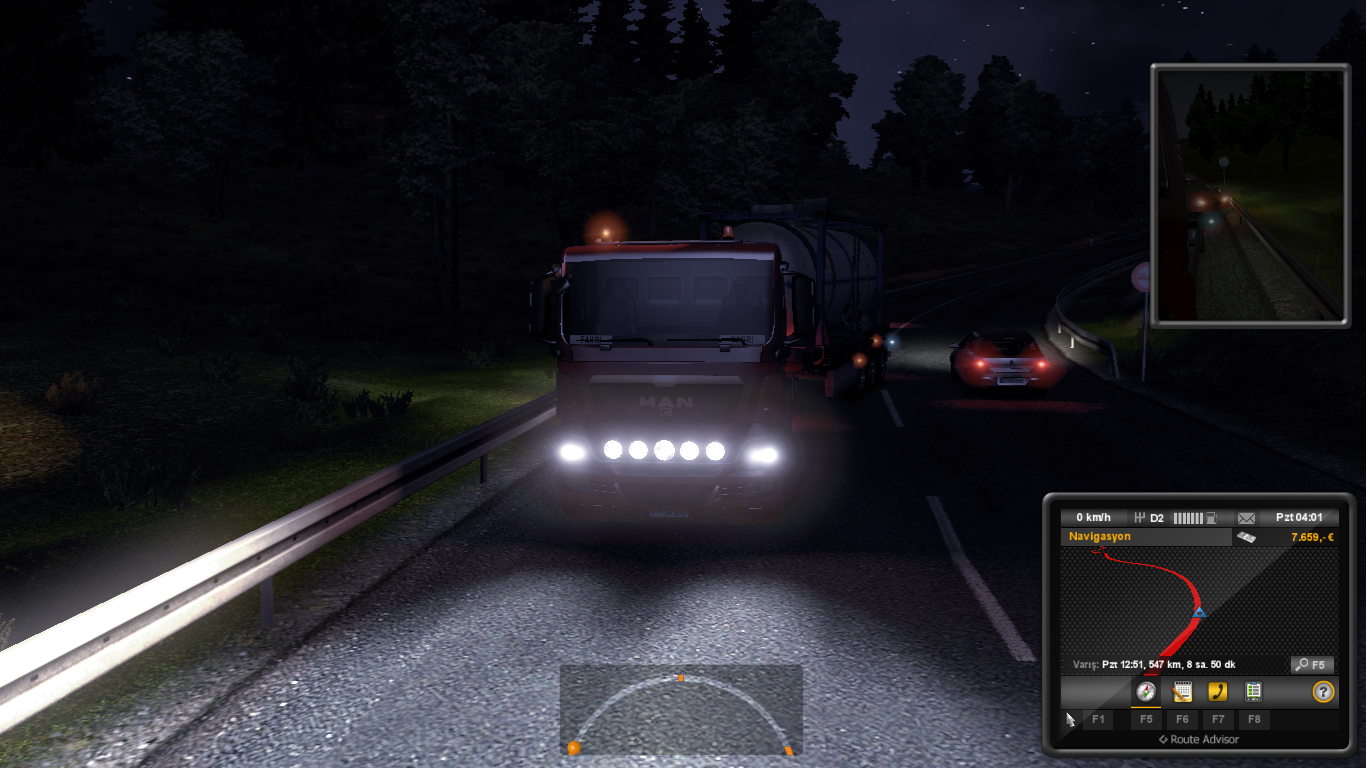Open the question mark help button
Viewport: 1366px width, 768px height.
[x=1323, y=691]
